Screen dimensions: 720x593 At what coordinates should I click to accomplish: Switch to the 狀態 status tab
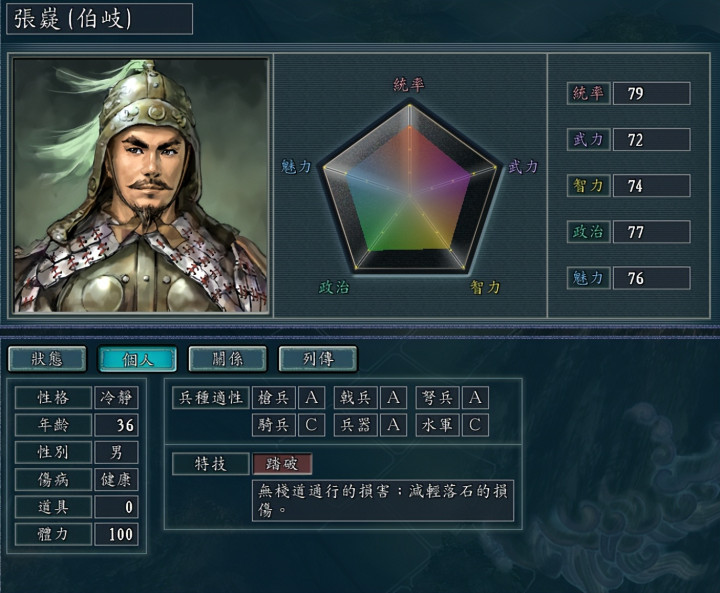click(x=47, y=359)
